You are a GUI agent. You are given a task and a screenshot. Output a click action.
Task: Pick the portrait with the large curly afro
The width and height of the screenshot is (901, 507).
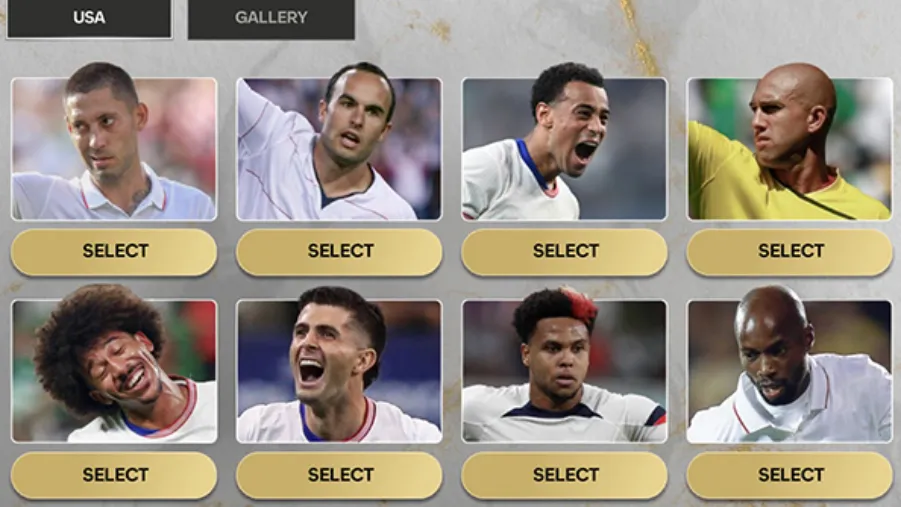114,371
